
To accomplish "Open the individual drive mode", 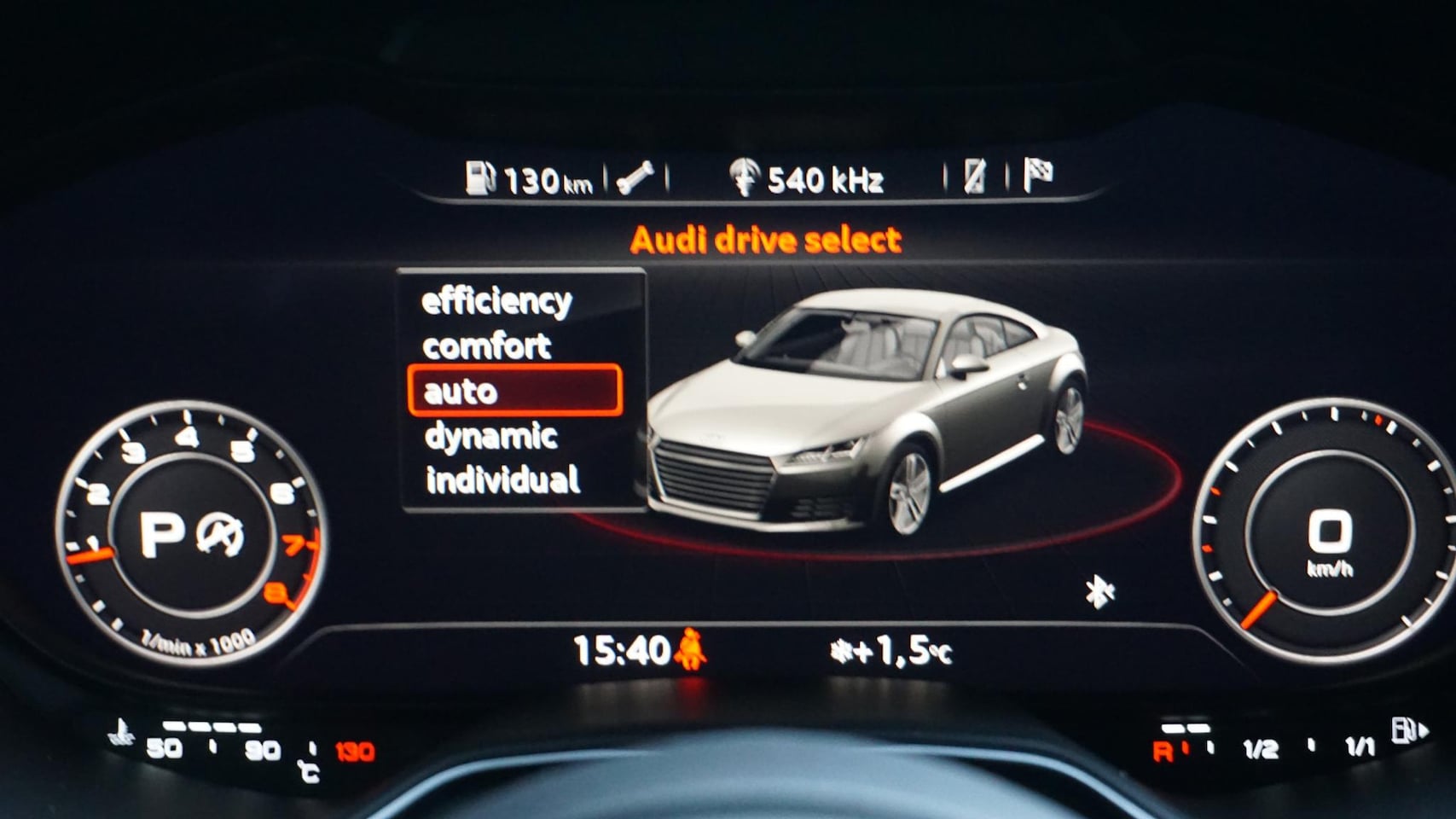I will (503, 480).
